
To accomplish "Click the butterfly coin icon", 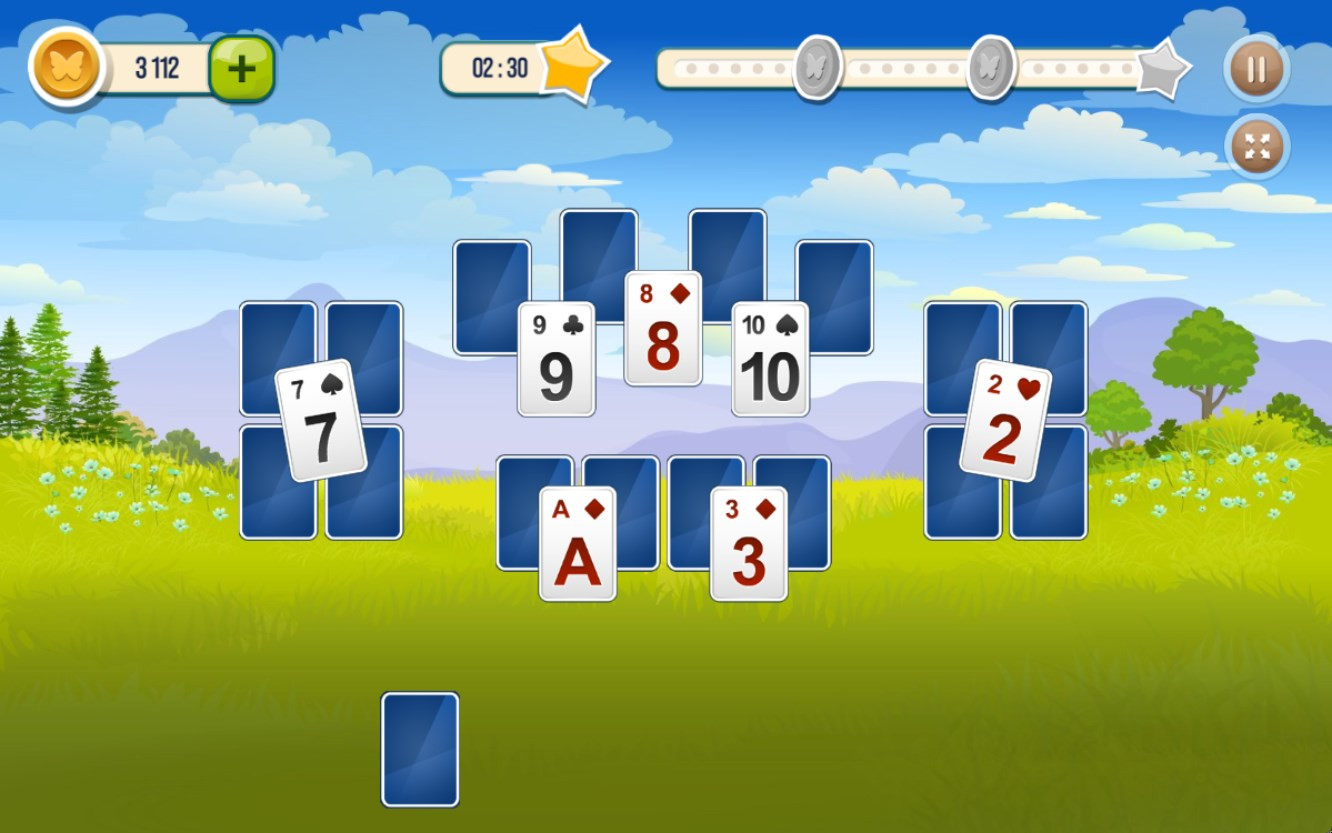I will (66, 67).
